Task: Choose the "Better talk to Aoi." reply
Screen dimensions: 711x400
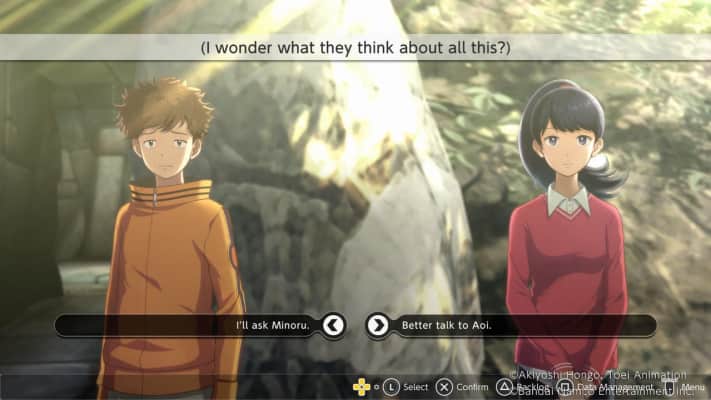Action: click(x=446, y=325)
